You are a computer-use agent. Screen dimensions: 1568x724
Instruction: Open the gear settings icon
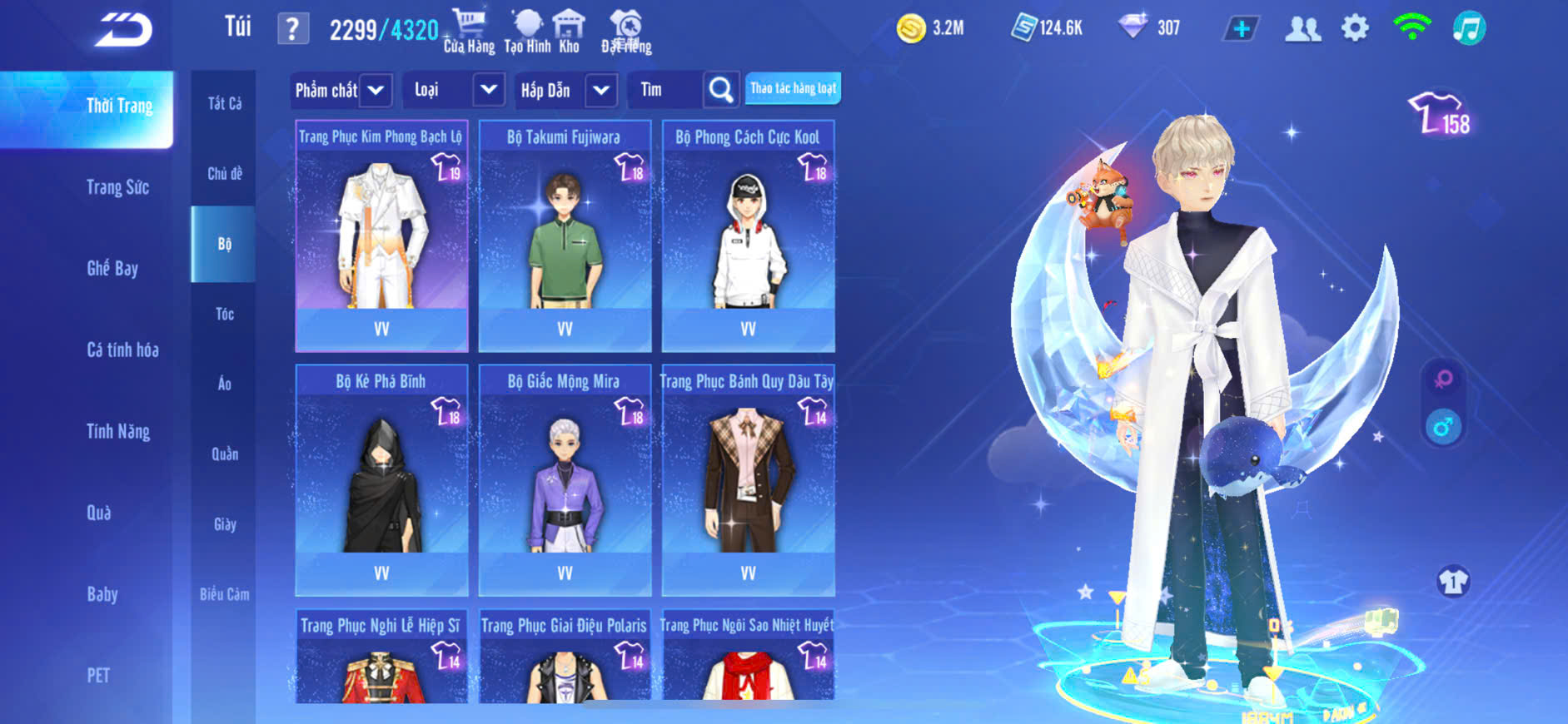click(1355, 28)
